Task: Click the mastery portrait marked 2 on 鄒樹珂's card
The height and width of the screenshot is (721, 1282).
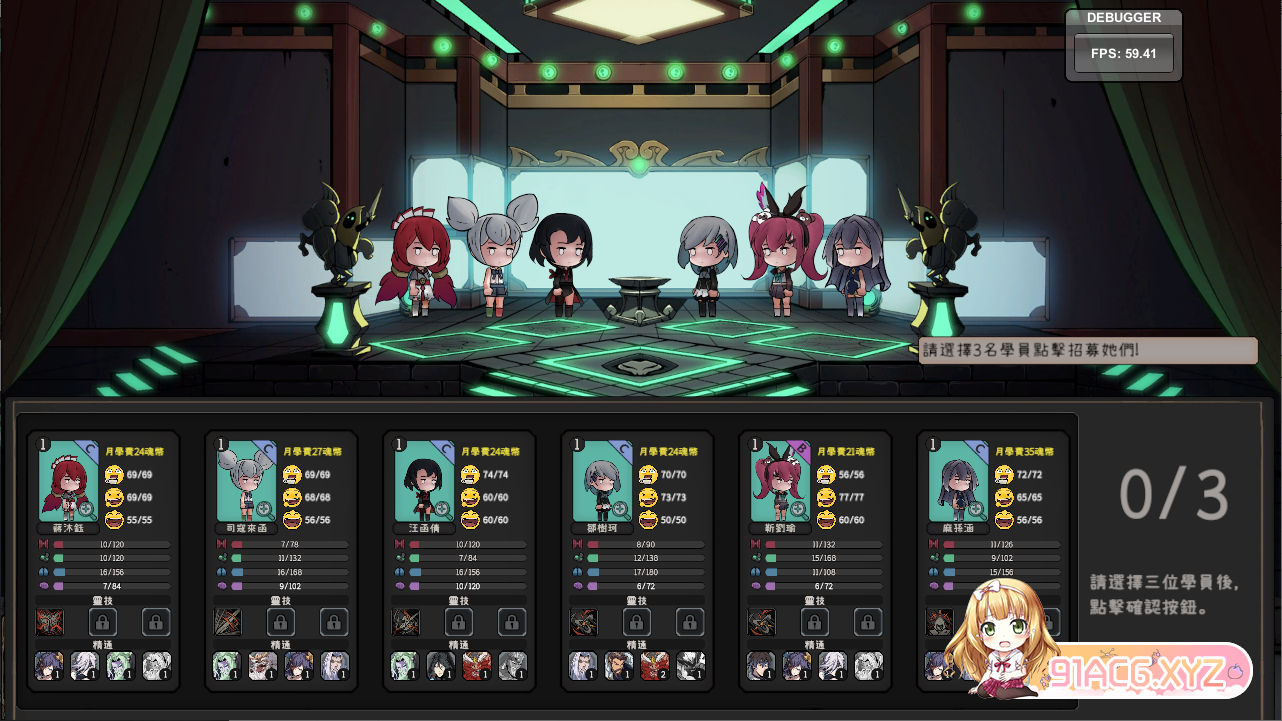Action: coord(655,665)
